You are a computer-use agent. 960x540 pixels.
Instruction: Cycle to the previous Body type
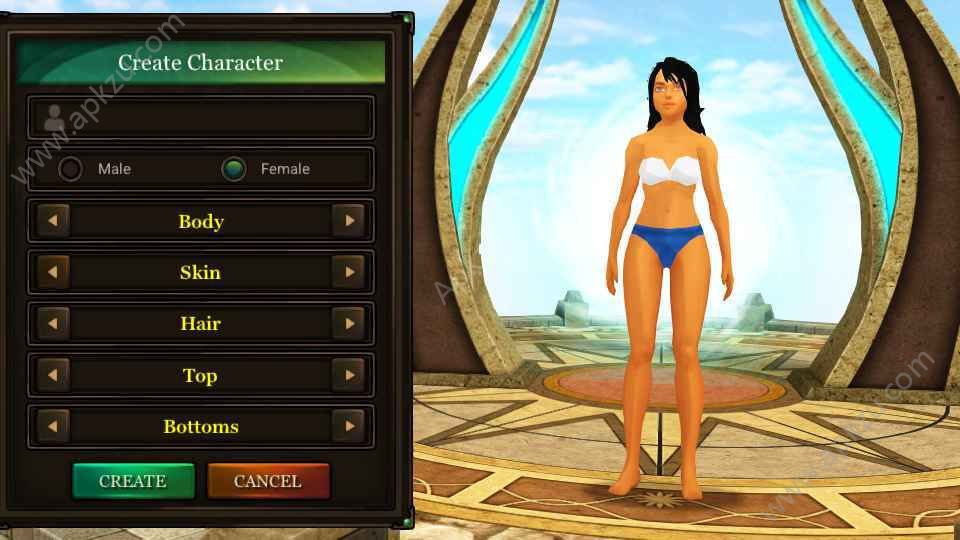click(53, 221)
